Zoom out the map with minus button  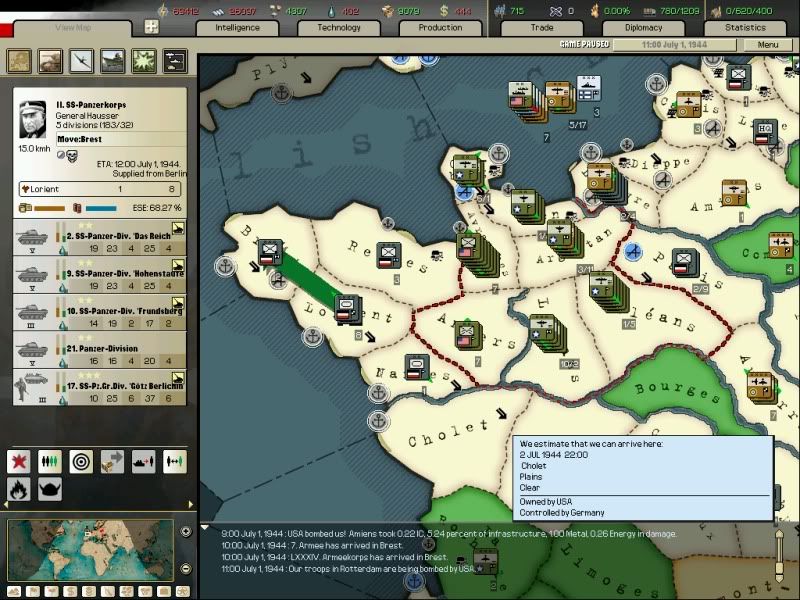point(186,569)
